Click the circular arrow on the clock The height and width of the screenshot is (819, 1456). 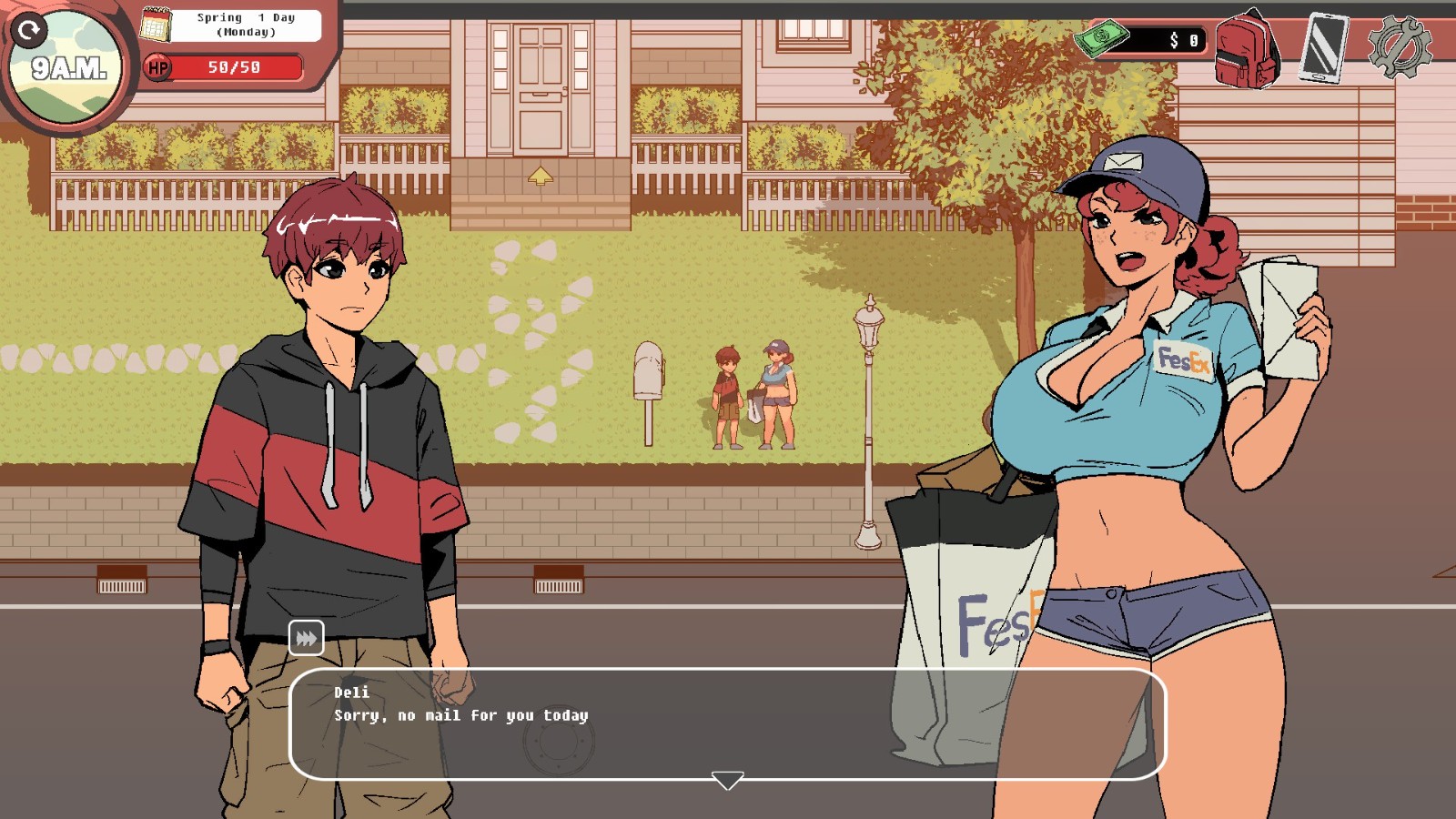click(x=29, y=31)
